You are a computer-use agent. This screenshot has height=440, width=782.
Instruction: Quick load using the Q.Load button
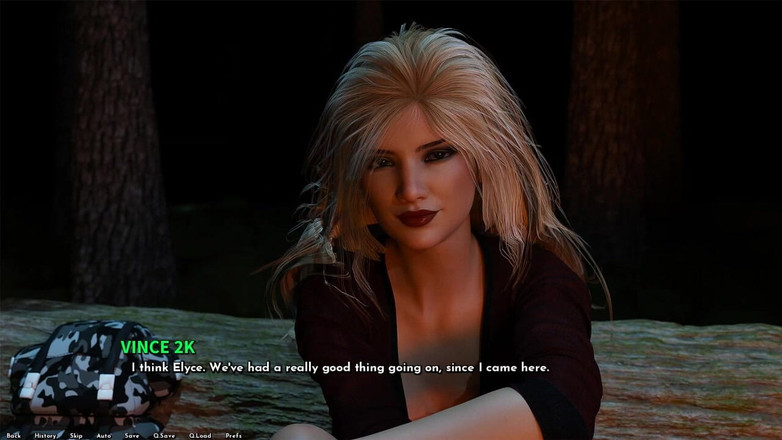[x=200, y=435]
